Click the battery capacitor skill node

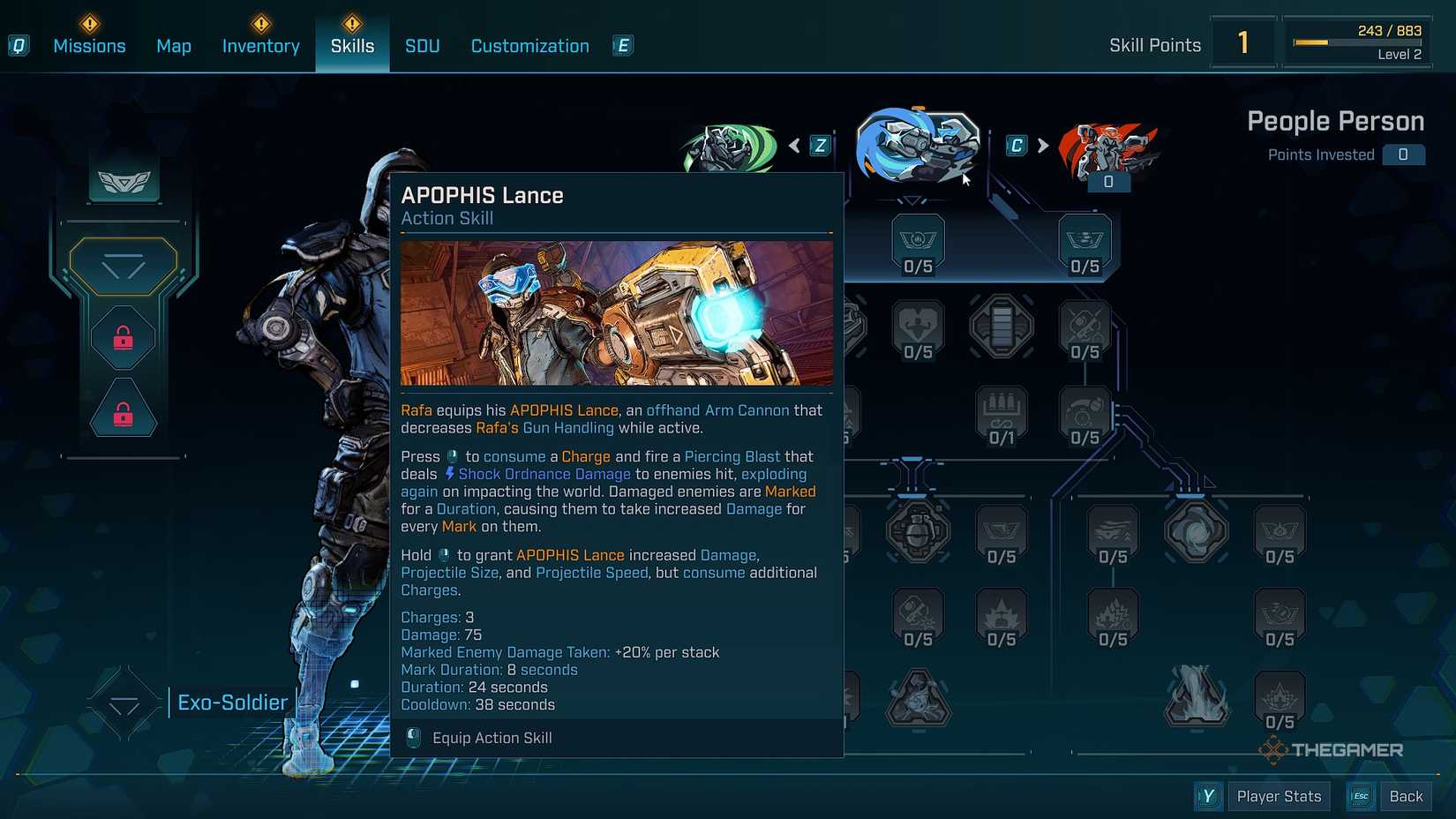[1002, 325]
